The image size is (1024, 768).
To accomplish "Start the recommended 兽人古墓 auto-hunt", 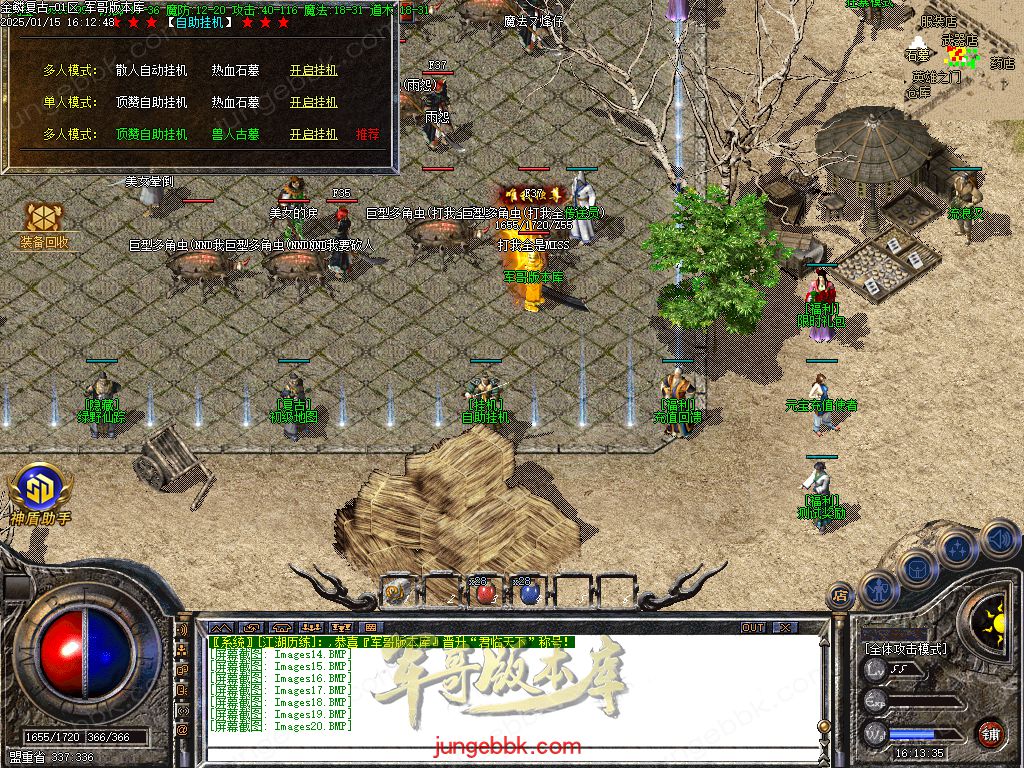I will (x=313, y=134).
